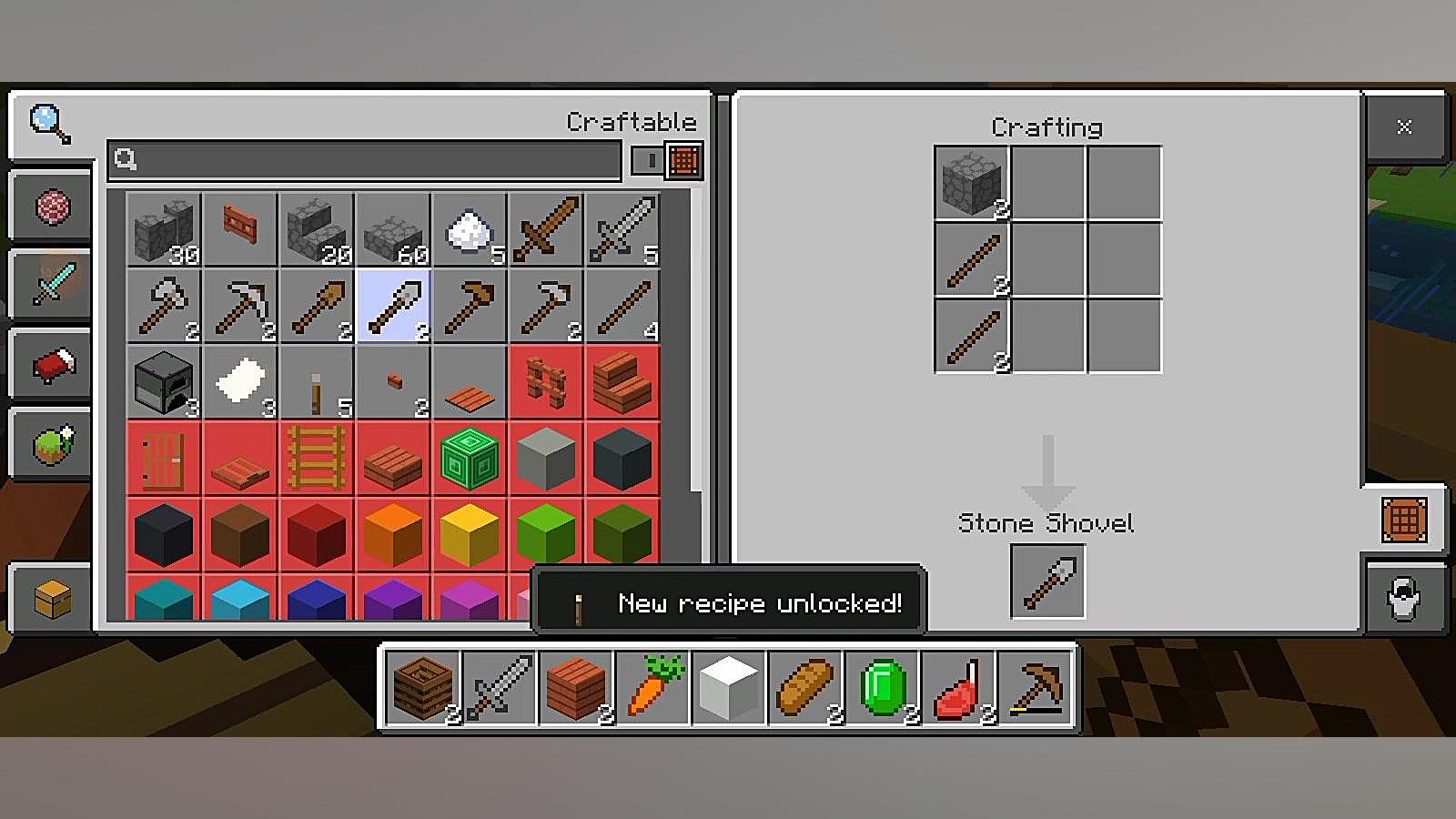Close the crafting screen
The width and height of the screenshot is (1456, 819).
pyautogui.click(x=1403, y=127)
